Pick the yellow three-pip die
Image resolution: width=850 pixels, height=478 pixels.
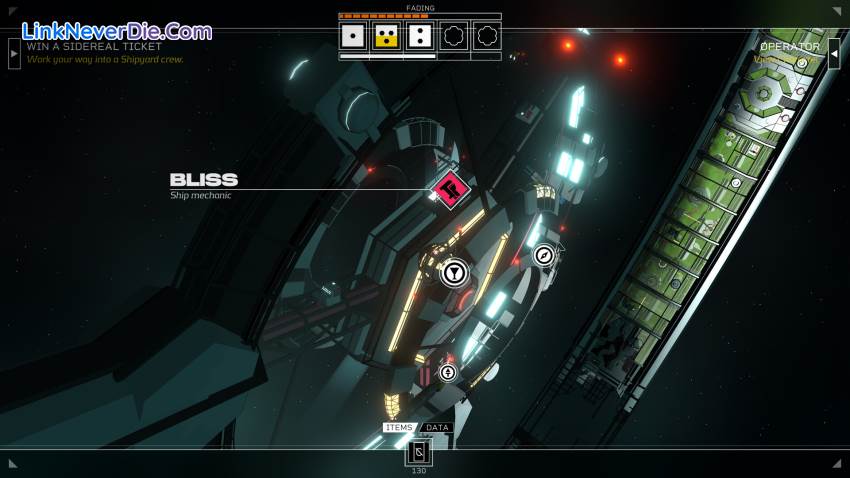tap(386, 37)
